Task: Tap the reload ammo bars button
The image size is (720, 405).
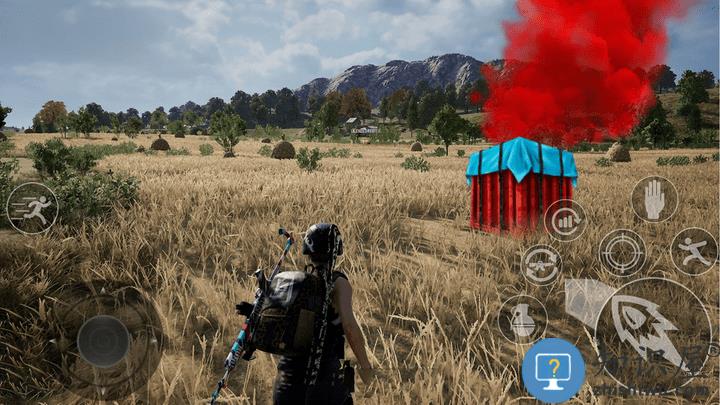Action: coord(565,220)
